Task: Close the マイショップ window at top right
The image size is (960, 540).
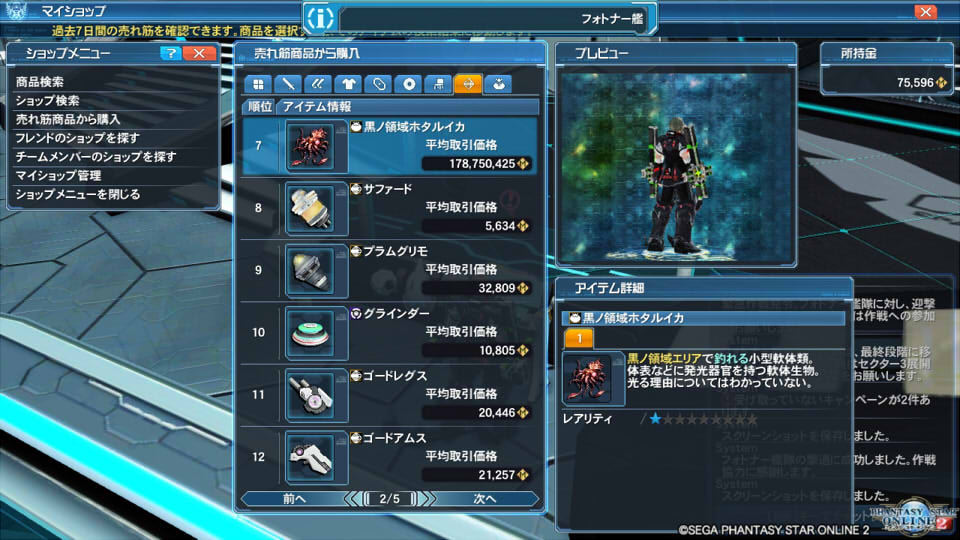Action: [x=925, y=12]
